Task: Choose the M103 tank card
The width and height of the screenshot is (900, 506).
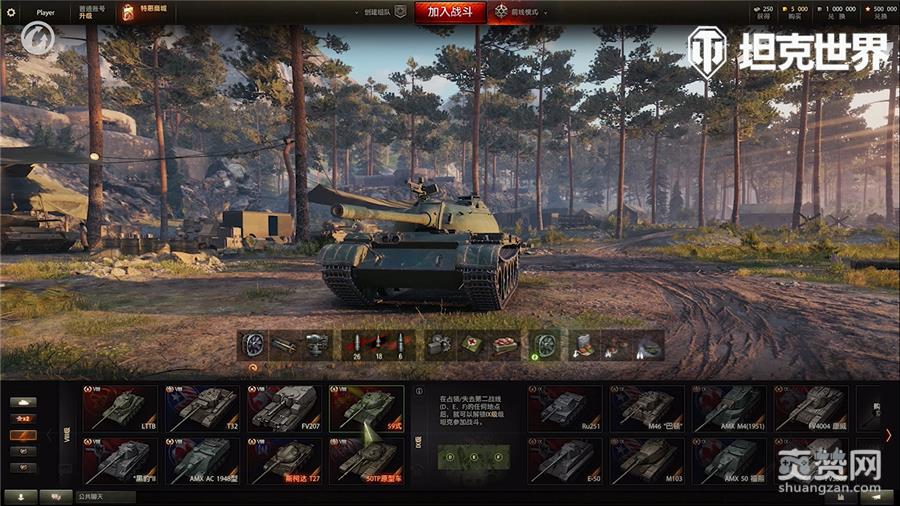Action: coord(647,460)
